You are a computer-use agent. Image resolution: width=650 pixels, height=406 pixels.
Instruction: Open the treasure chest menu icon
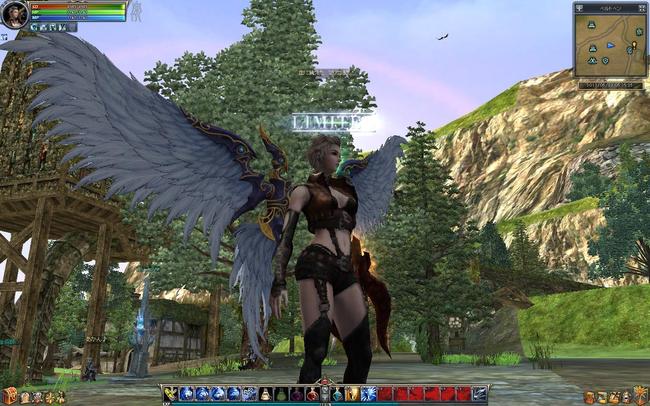pos(10,396)
